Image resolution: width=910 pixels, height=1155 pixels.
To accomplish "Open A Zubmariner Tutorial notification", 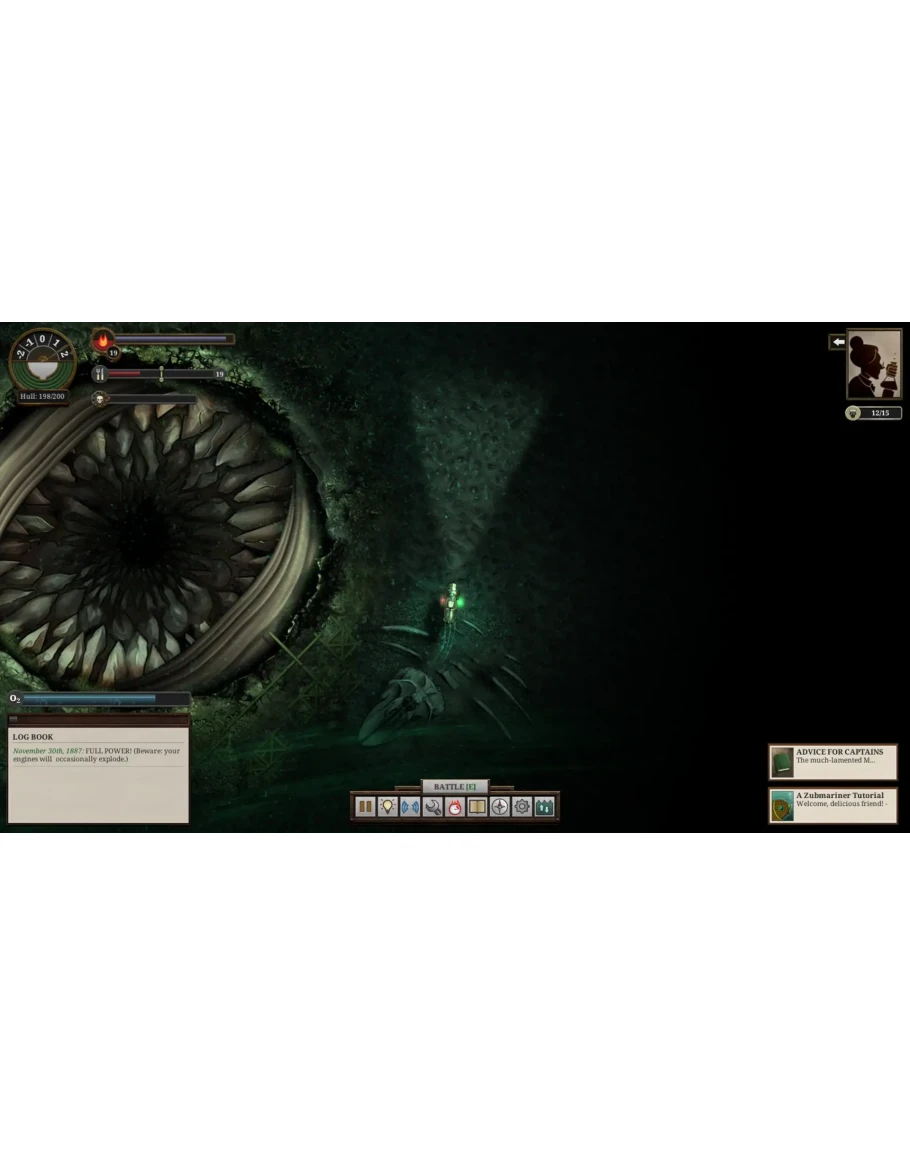I will [832, 805].
